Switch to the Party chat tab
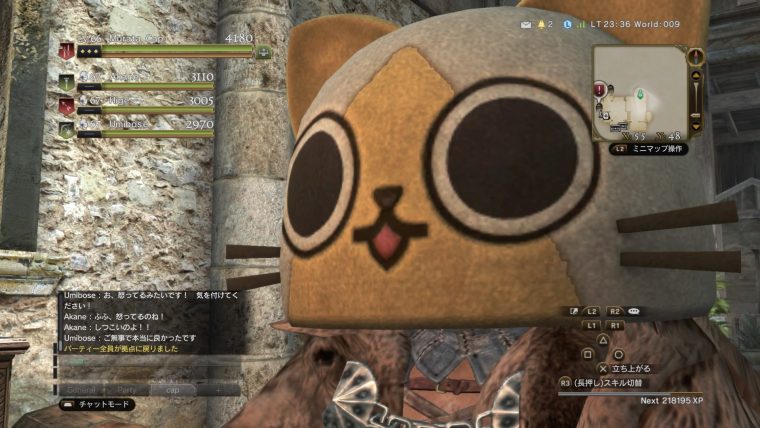The width and height of the screenshot is (760, 428). point(126,388)
